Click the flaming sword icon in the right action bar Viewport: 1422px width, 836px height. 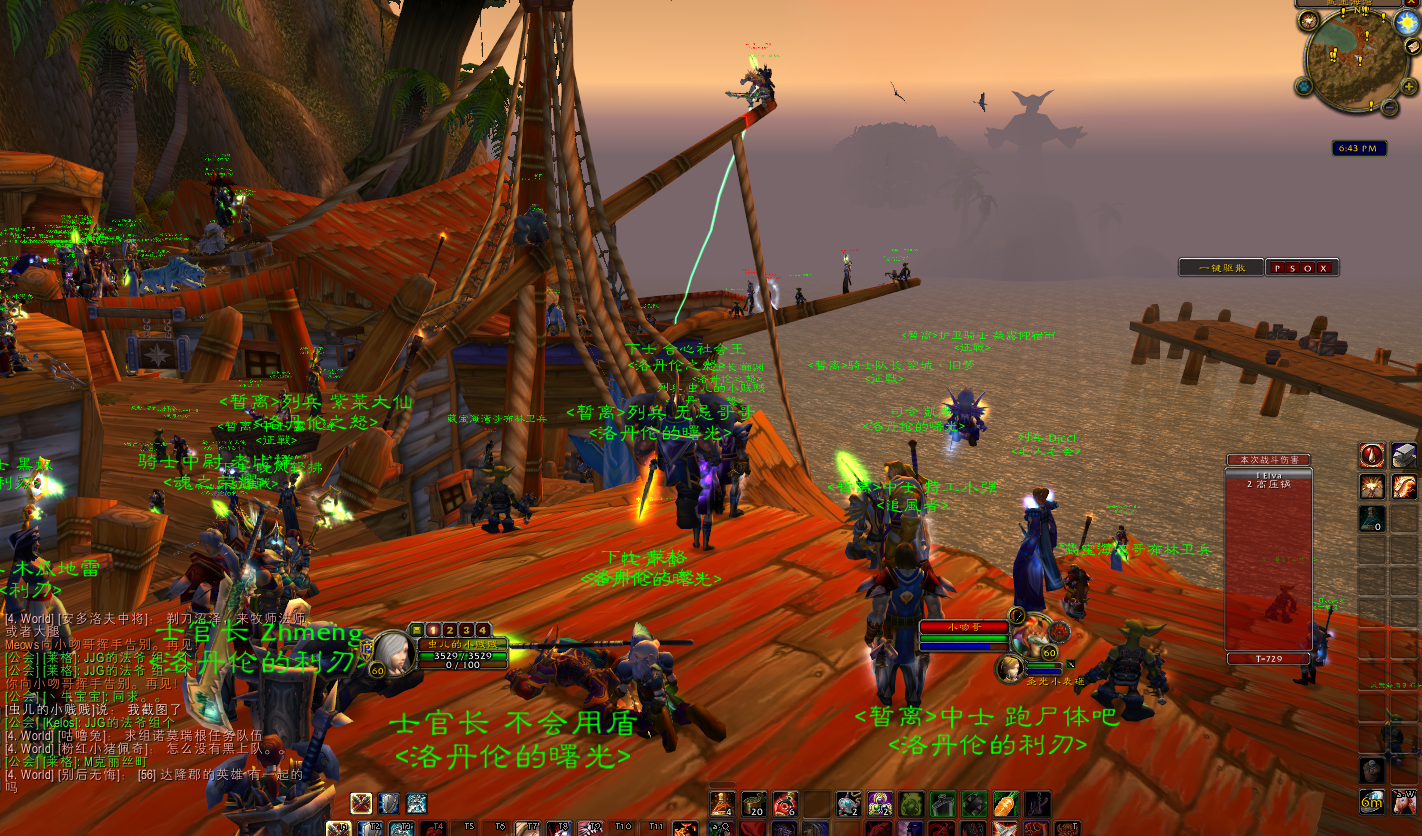click(x=1405, y=487)
